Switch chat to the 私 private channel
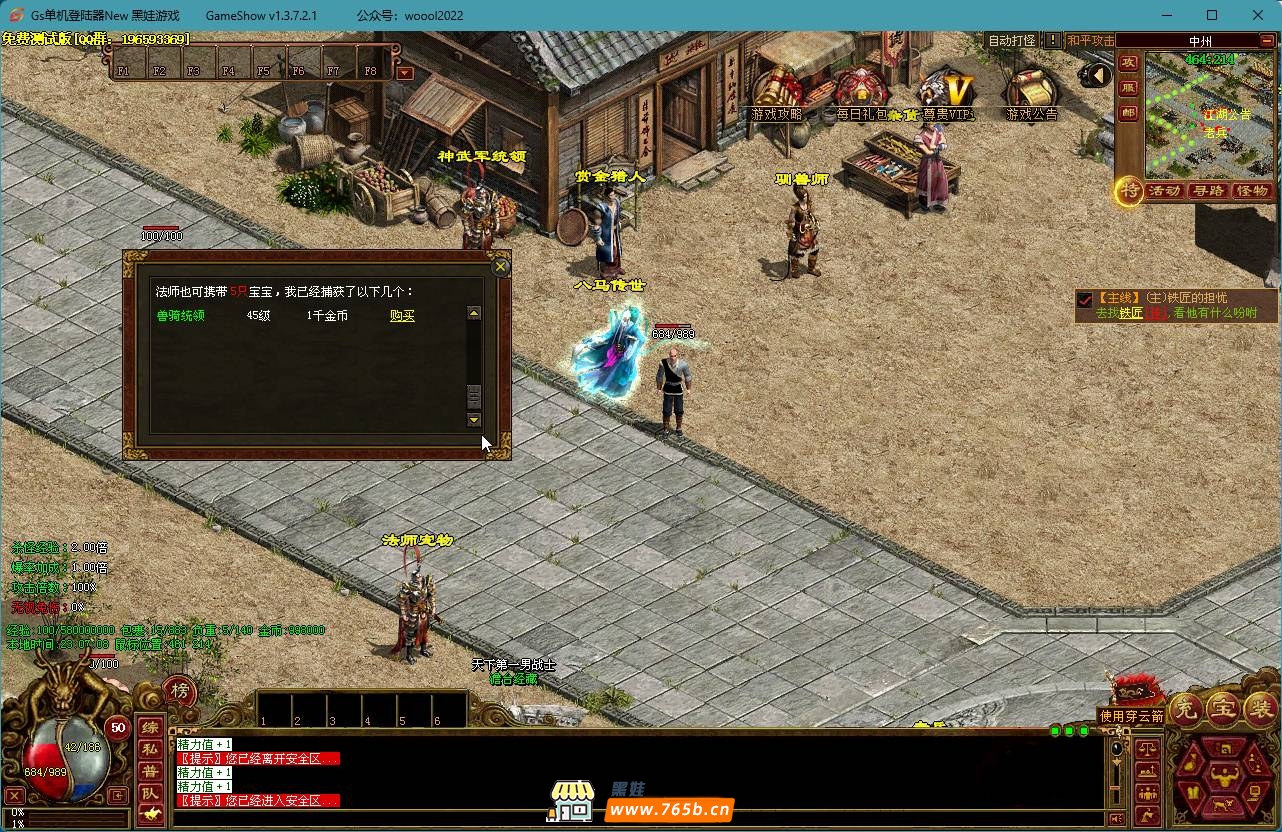Screen dimensions: 1282x832 150,749
